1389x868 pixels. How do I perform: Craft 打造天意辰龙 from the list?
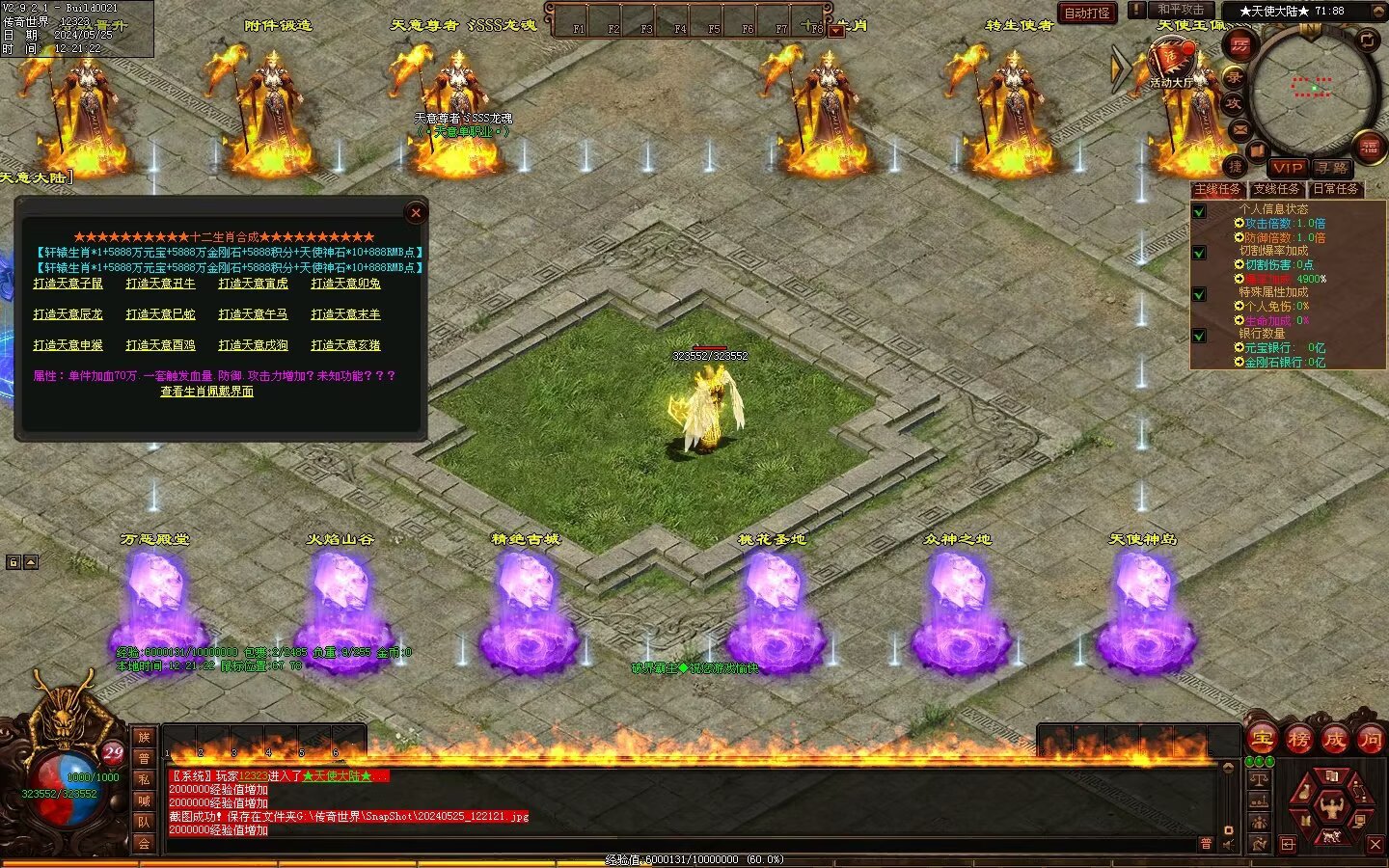[x=68, y=314]
